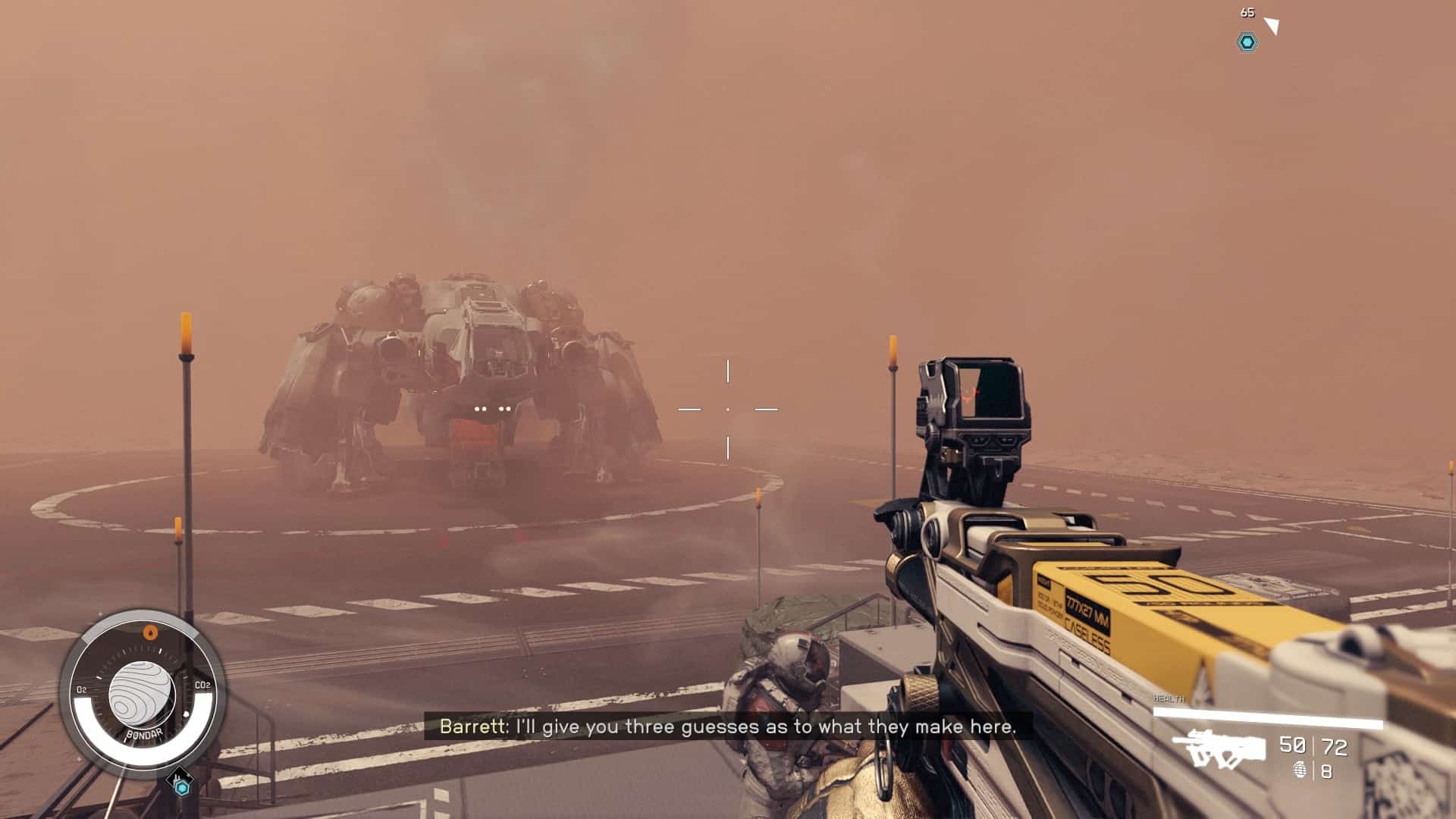Select the blue hexagon mission marker
1456x819 pixels.
tap(1247, 42)
